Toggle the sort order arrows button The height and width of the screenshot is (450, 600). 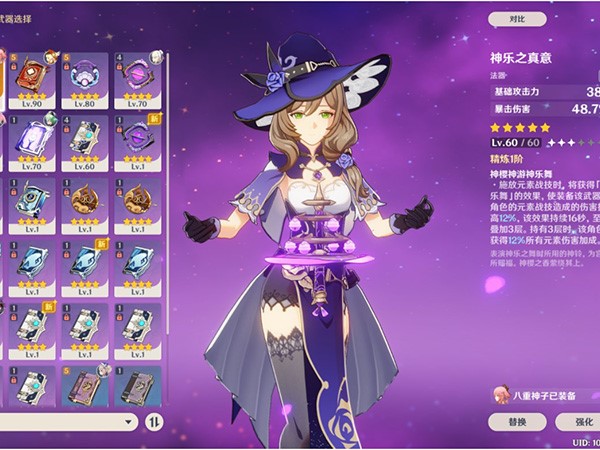pyautogui.click(x=155, y=422)
